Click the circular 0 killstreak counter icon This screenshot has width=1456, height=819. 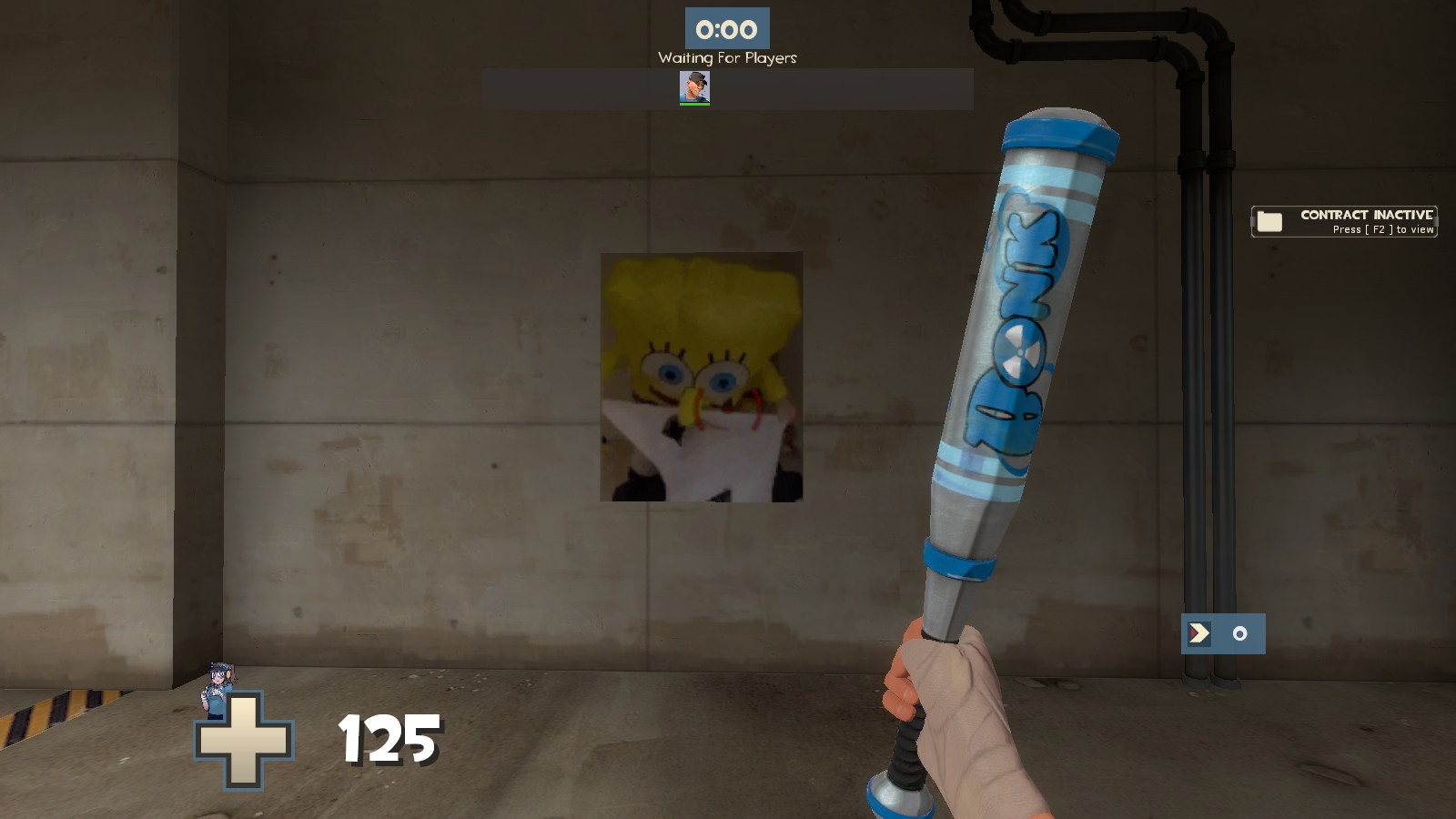tap(1239, 633)
